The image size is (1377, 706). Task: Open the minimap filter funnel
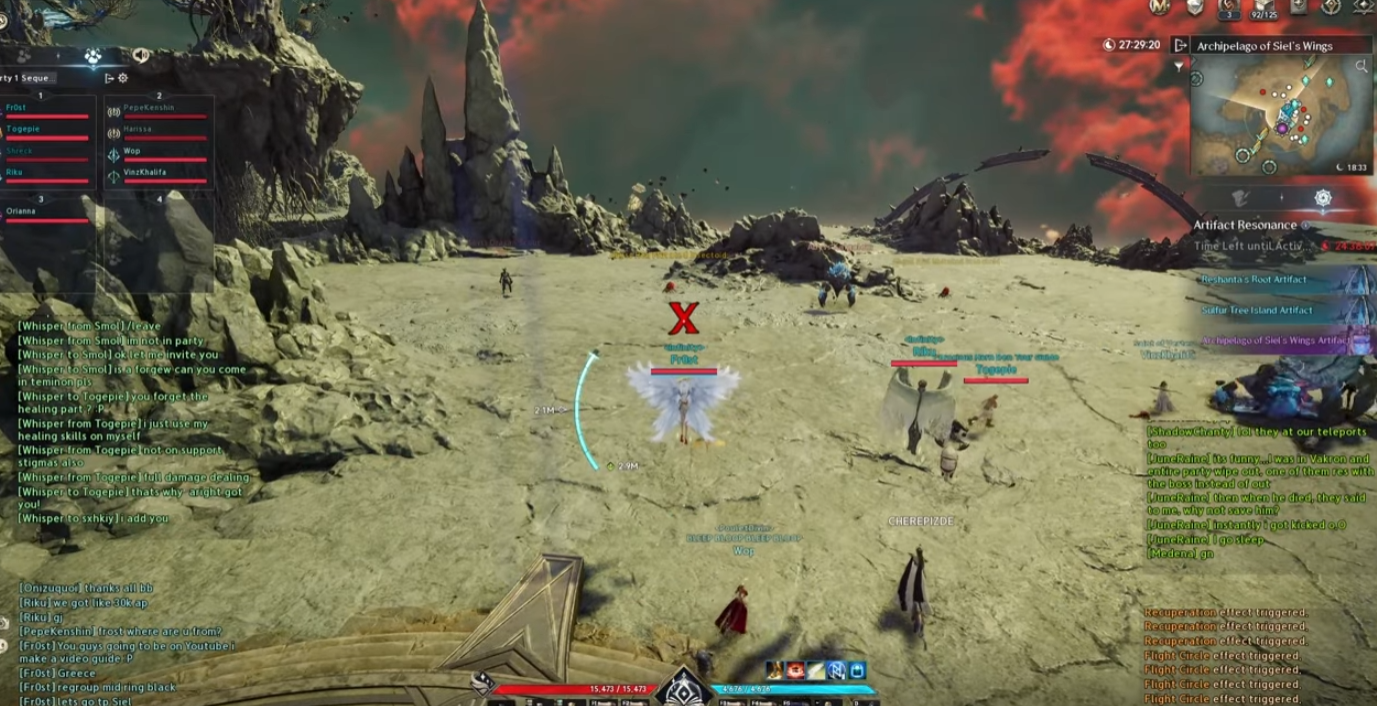point(1178,66)
